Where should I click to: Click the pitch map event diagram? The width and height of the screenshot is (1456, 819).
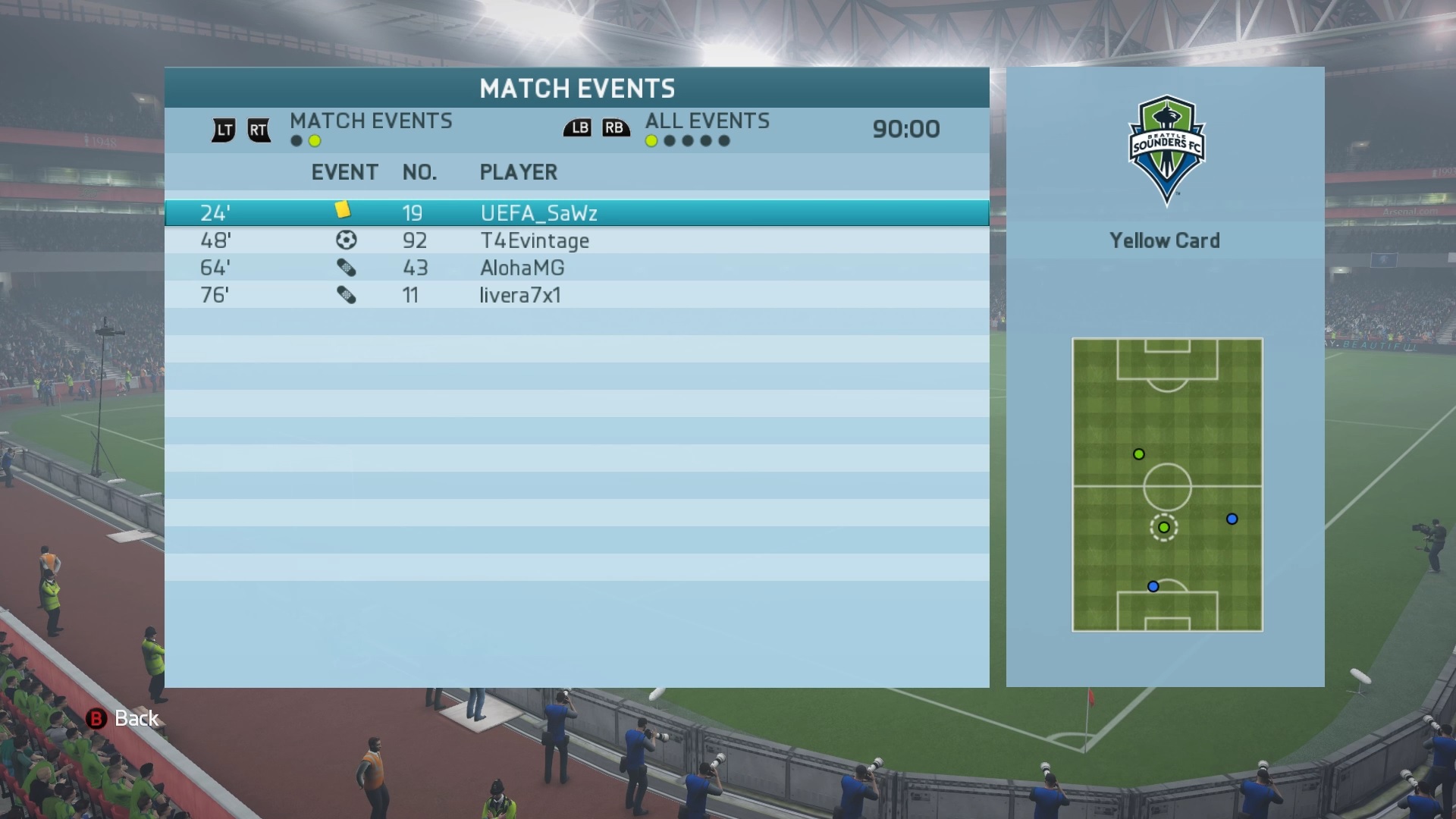point(1167,485)
